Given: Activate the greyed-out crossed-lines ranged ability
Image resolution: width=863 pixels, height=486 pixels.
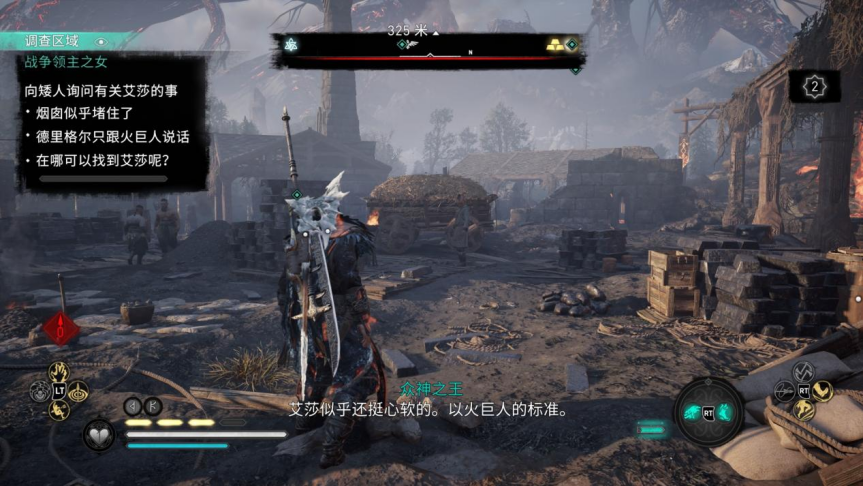Looking at the screenshot, I should [x=805, y=372].
